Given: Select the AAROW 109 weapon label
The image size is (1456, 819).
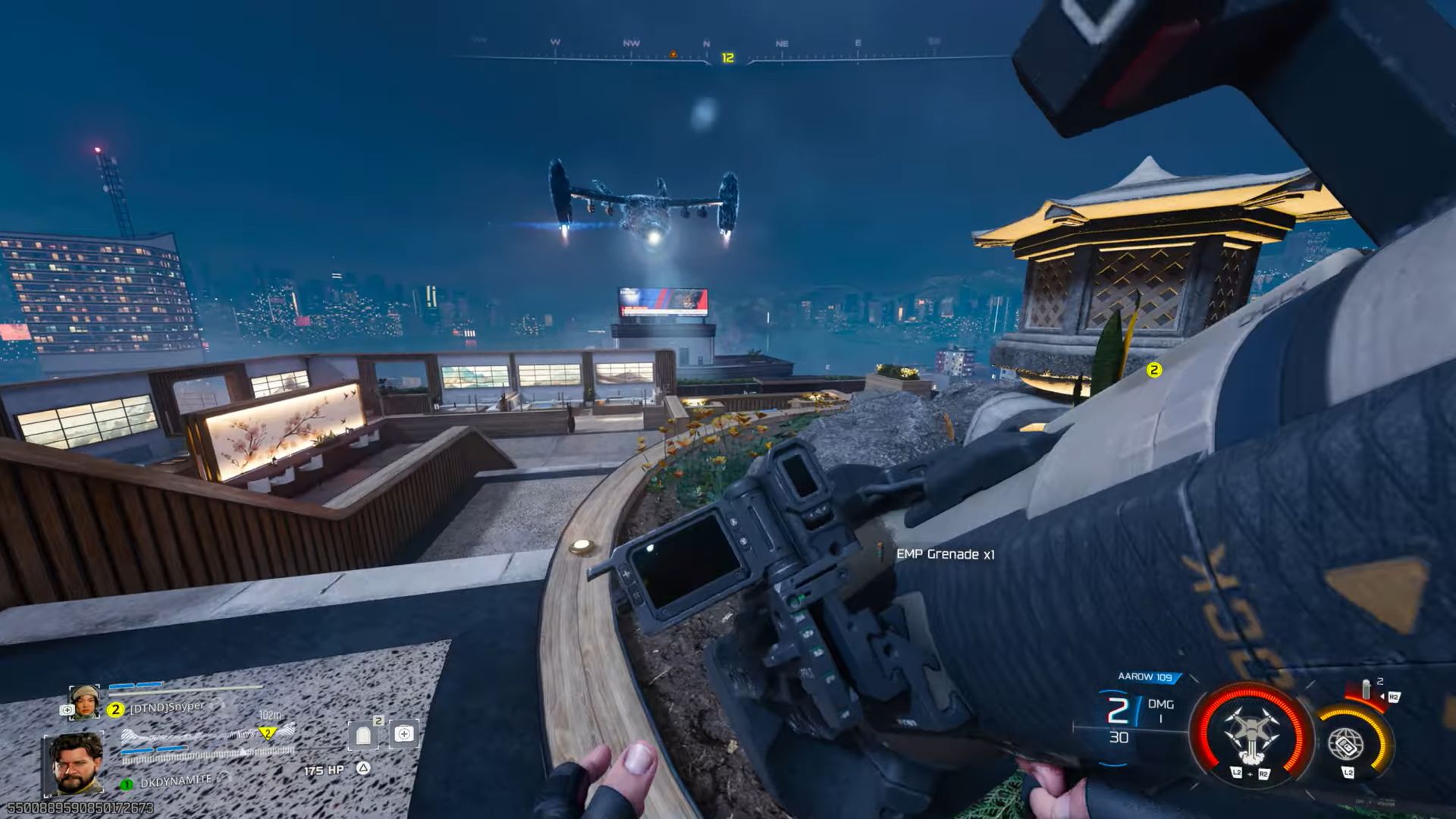Looking at the screenshot, I should tap(1144, 676).
